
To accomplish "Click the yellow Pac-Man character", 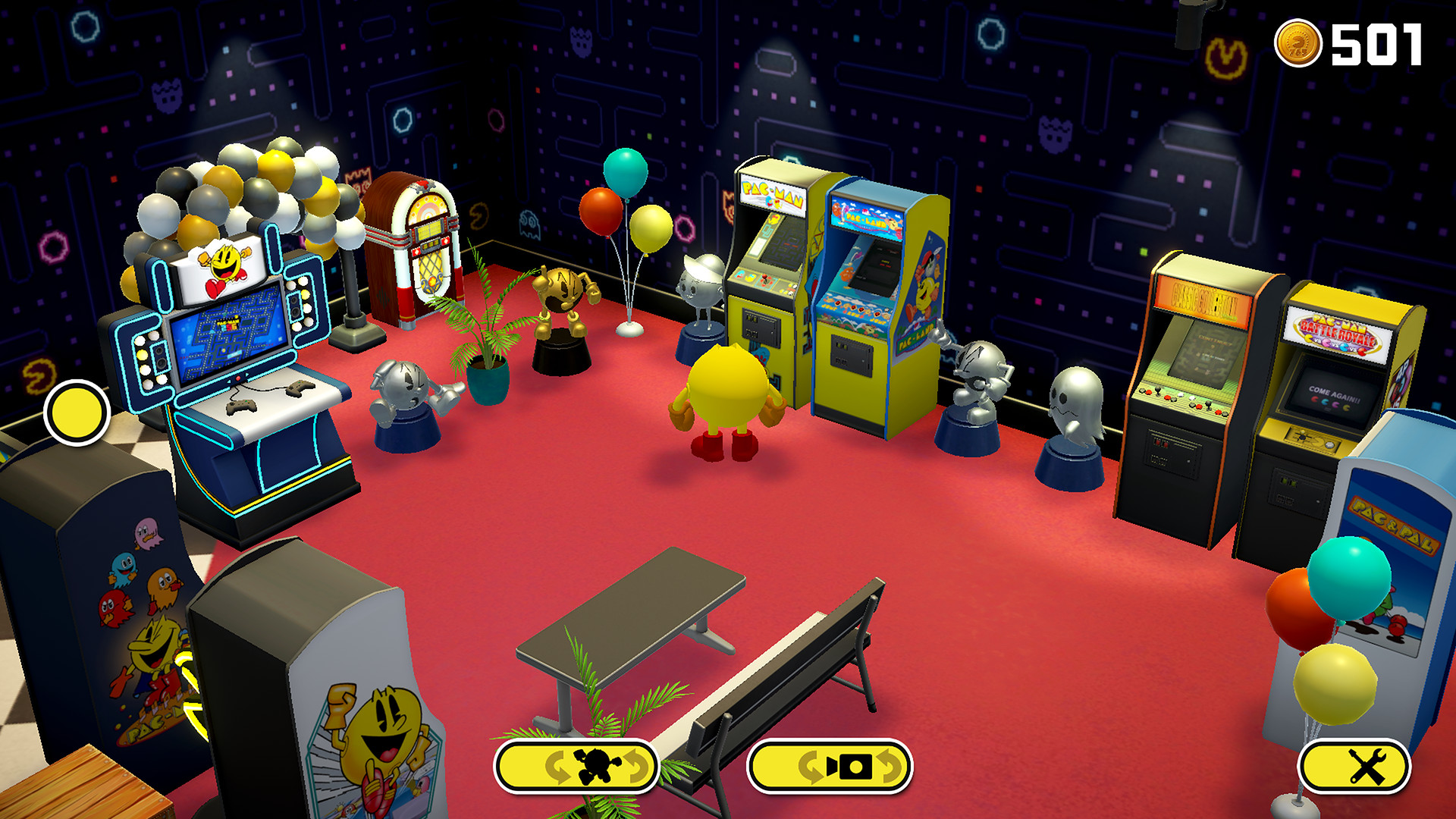I will click(728, 387).
